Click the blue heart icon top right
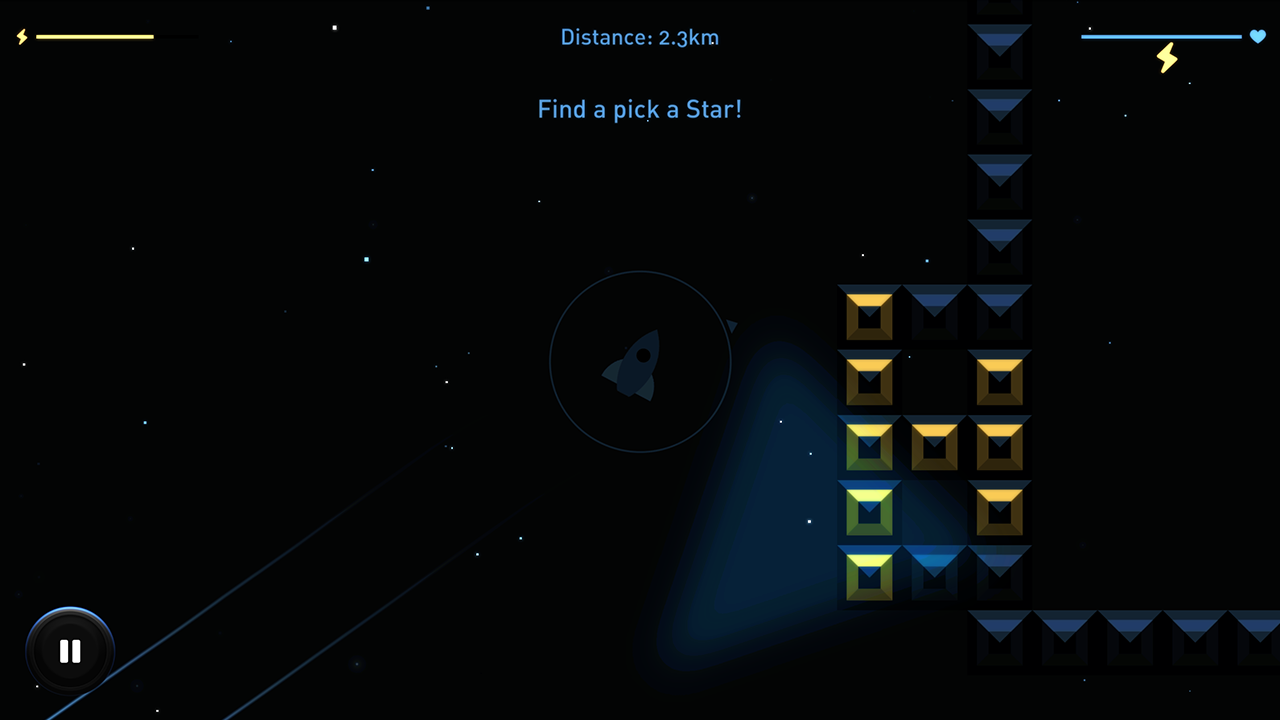Image resolution: width=1280 pixels, height=720 pixels. 1257,36
